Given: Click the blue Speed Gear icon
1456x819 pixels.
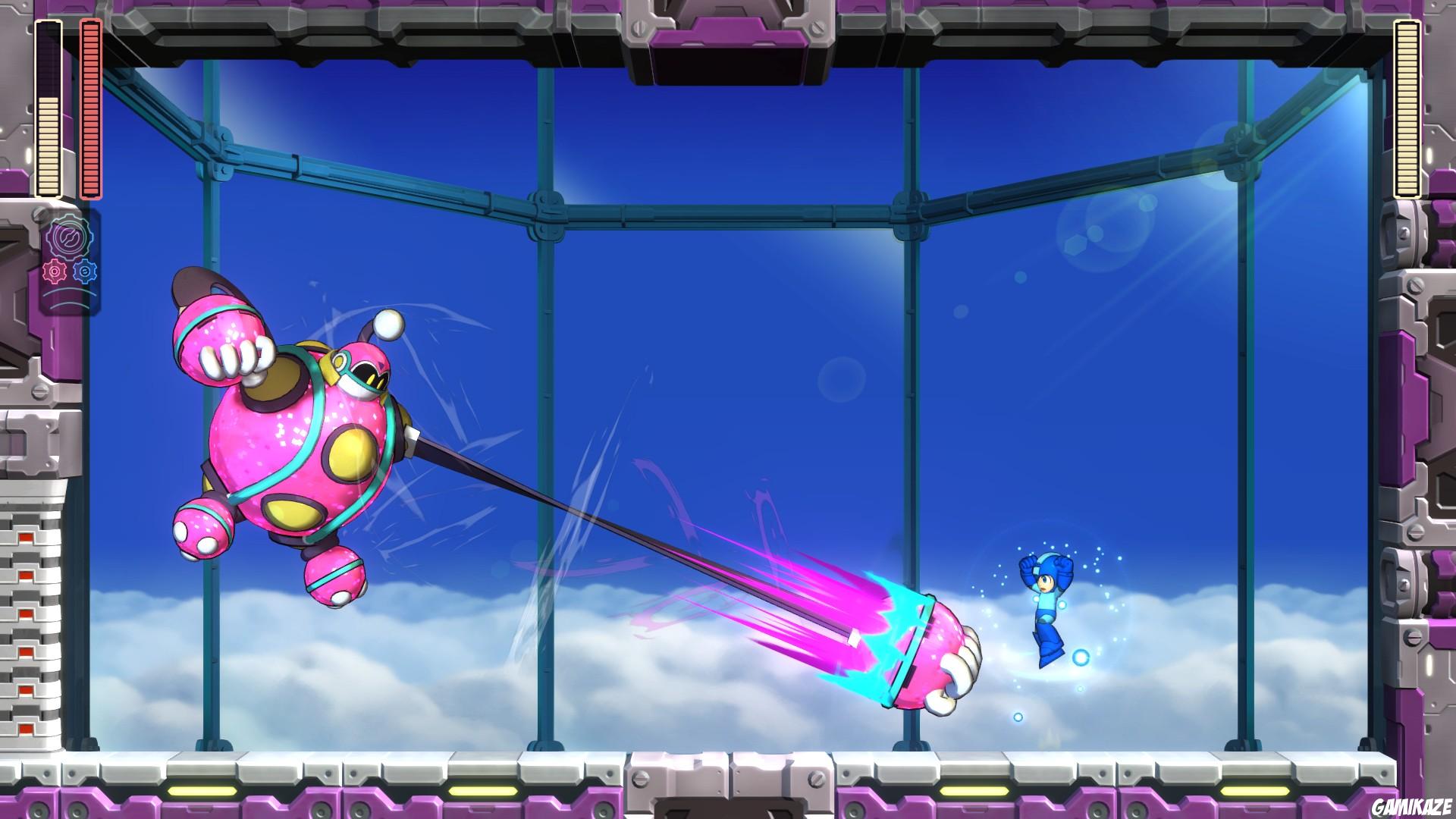Looking at the screenshot, I should (x=84, y=271).
